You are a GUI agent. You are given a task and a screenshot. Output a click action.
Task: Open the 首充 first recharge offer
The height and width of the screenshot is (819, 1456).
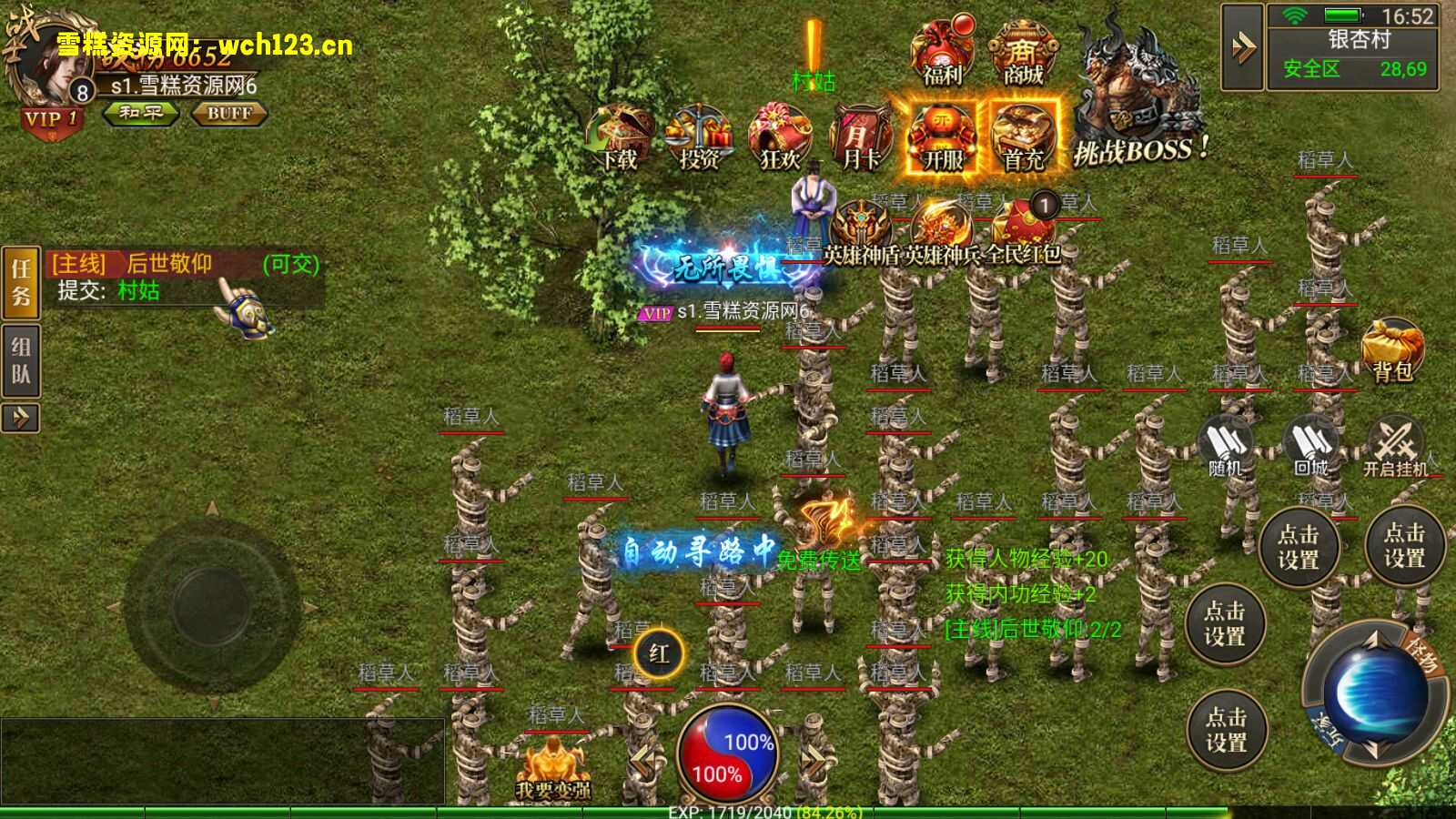pos(1024,138)
